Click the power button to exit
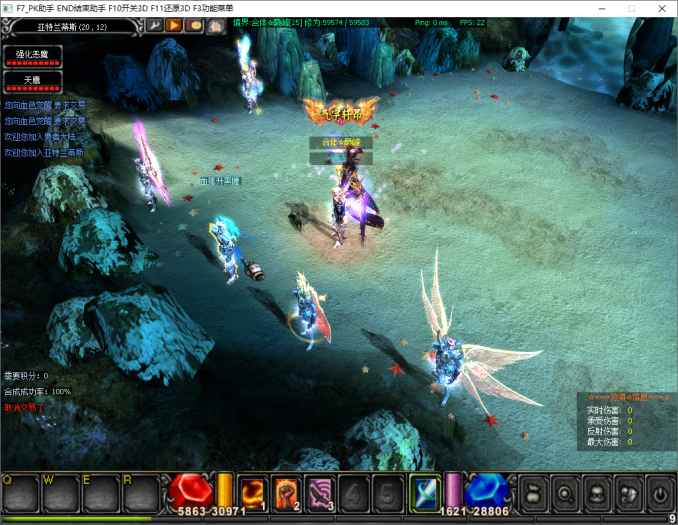Viewport: 678px width, 525px height. [x=659, y=492]
